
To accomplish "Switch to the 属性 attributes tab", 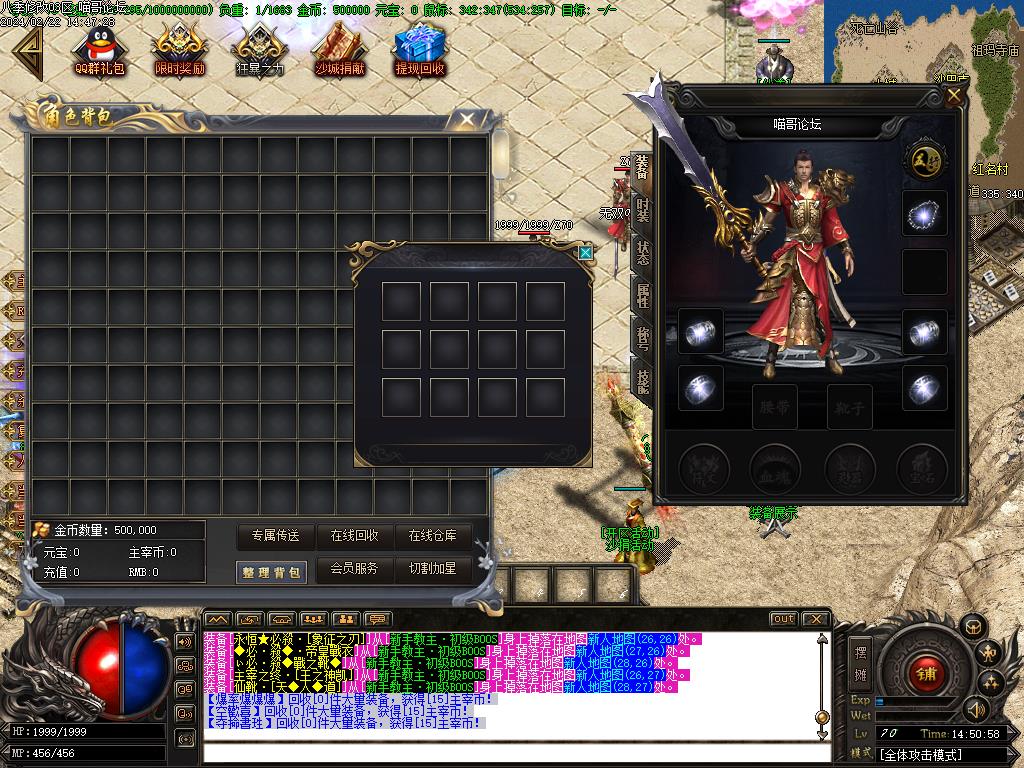I will click(x=642, y=295).
